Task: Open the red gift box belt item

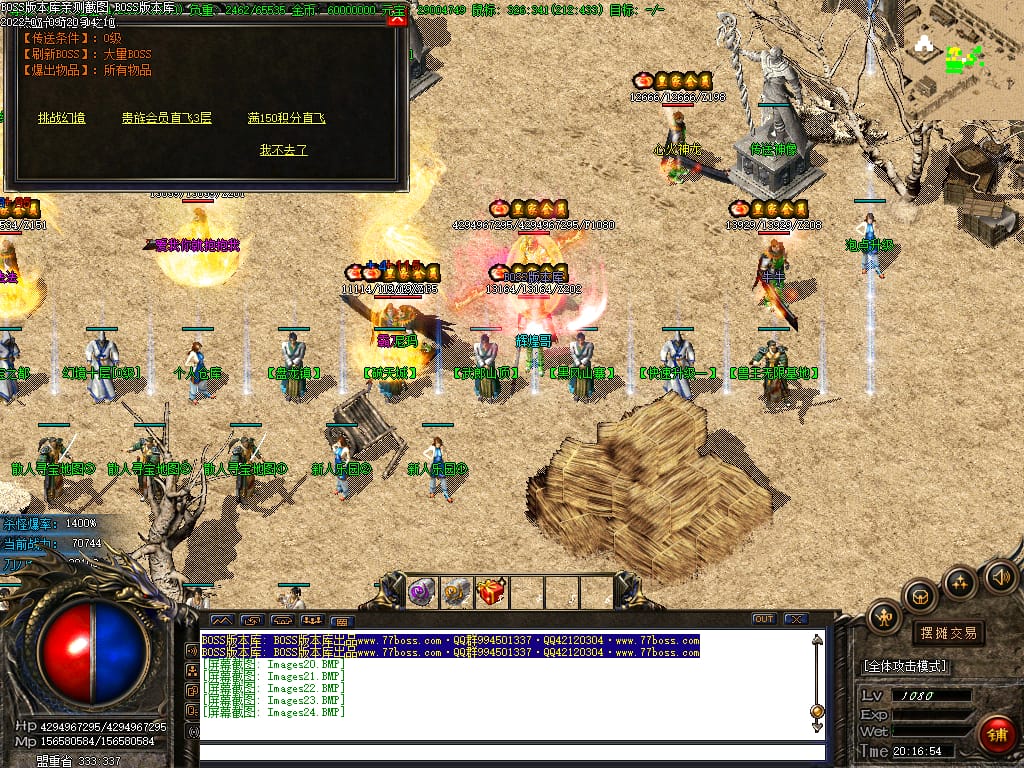Action: [490, 592]
